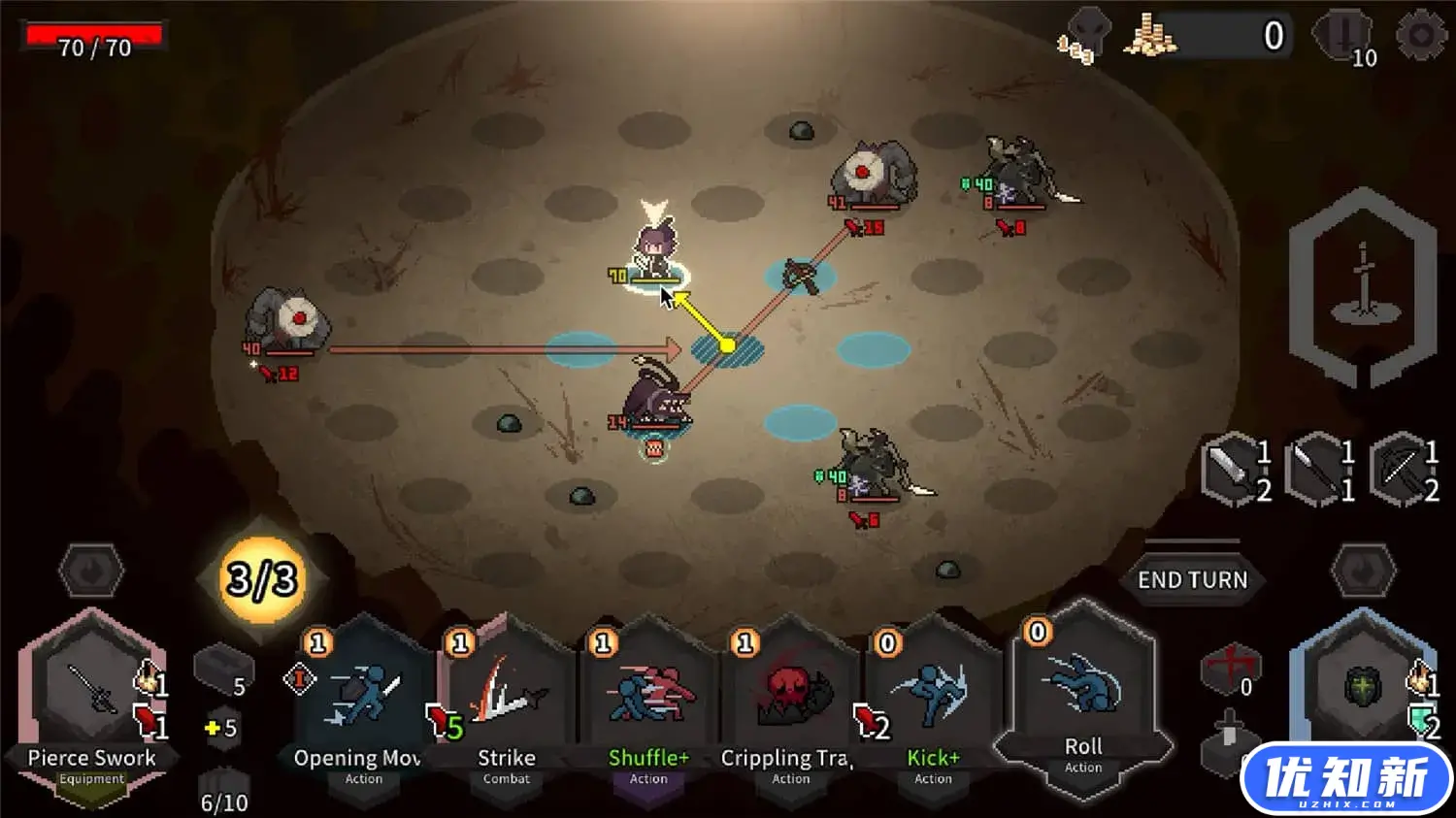The width and height of the screenshot is (1456, 818).
Task: Choose the Shuffle+ action card
Action: point(648,703)
